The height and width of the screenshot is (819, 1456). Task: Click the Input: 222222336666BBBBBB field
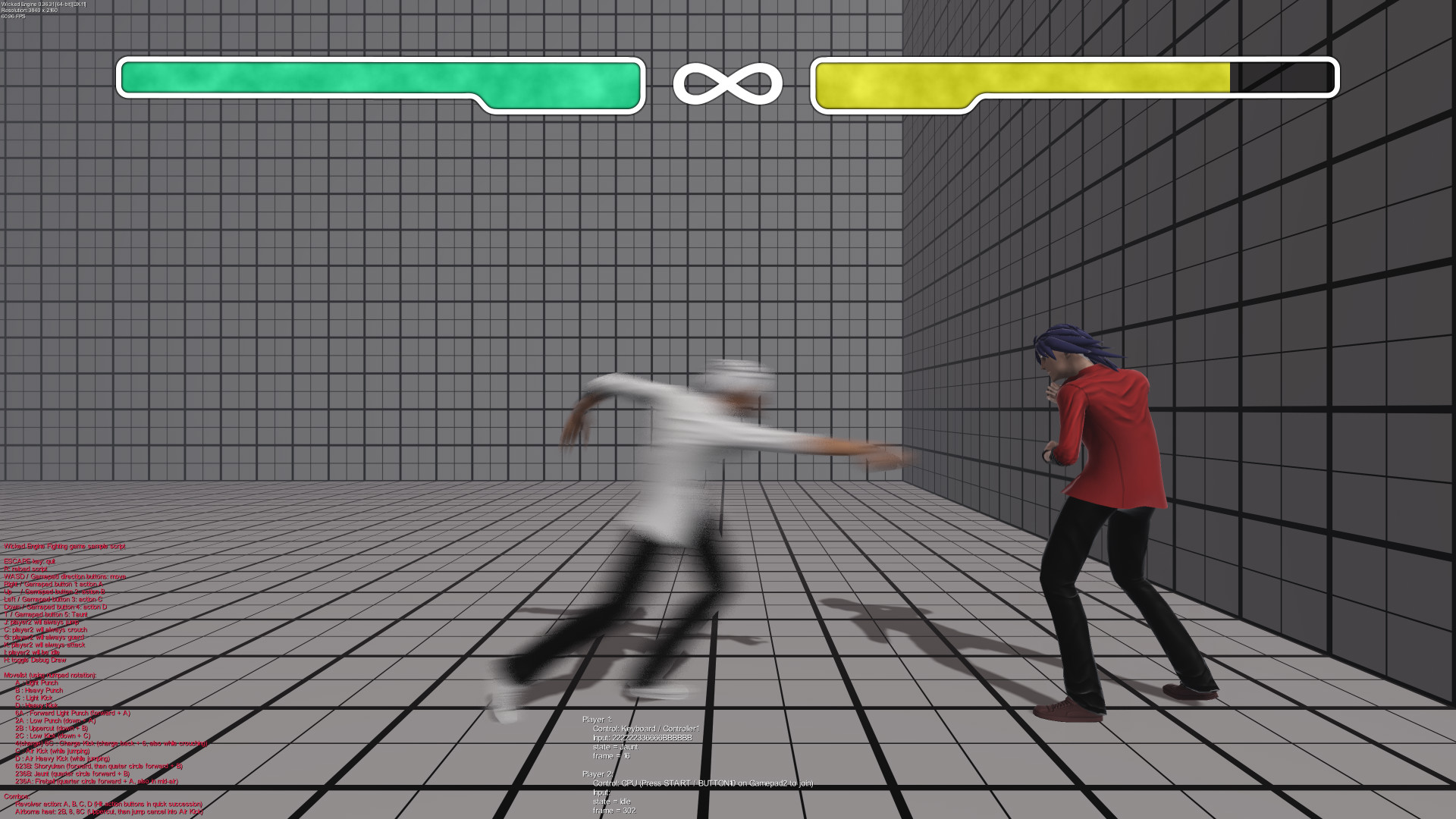642,738
